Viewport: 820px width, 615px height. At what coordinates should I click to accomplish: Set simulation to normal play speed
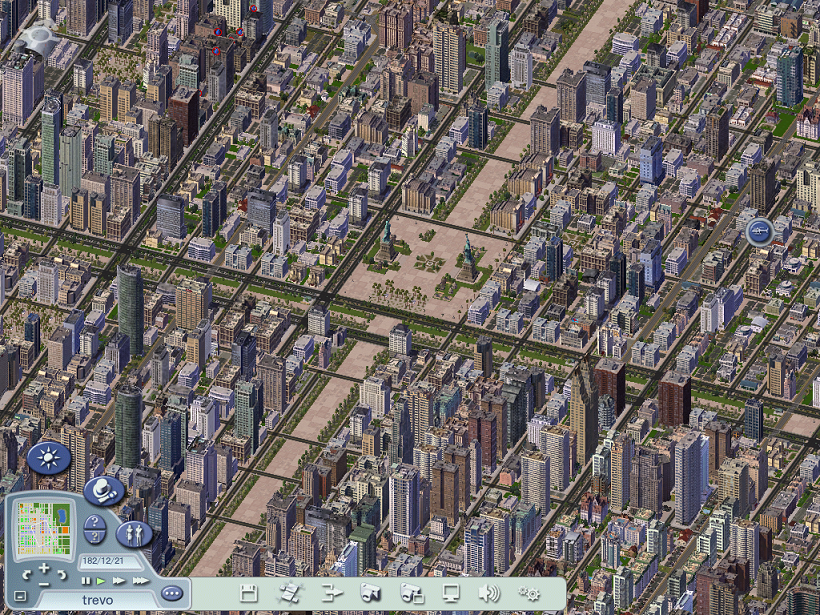101,581
